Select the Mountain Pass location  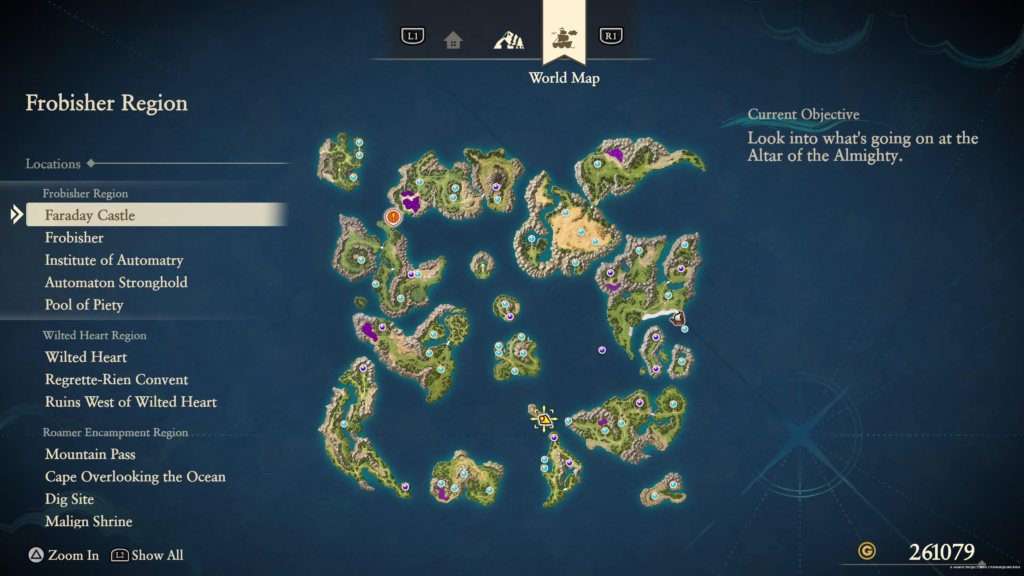(x=90, y=454)
